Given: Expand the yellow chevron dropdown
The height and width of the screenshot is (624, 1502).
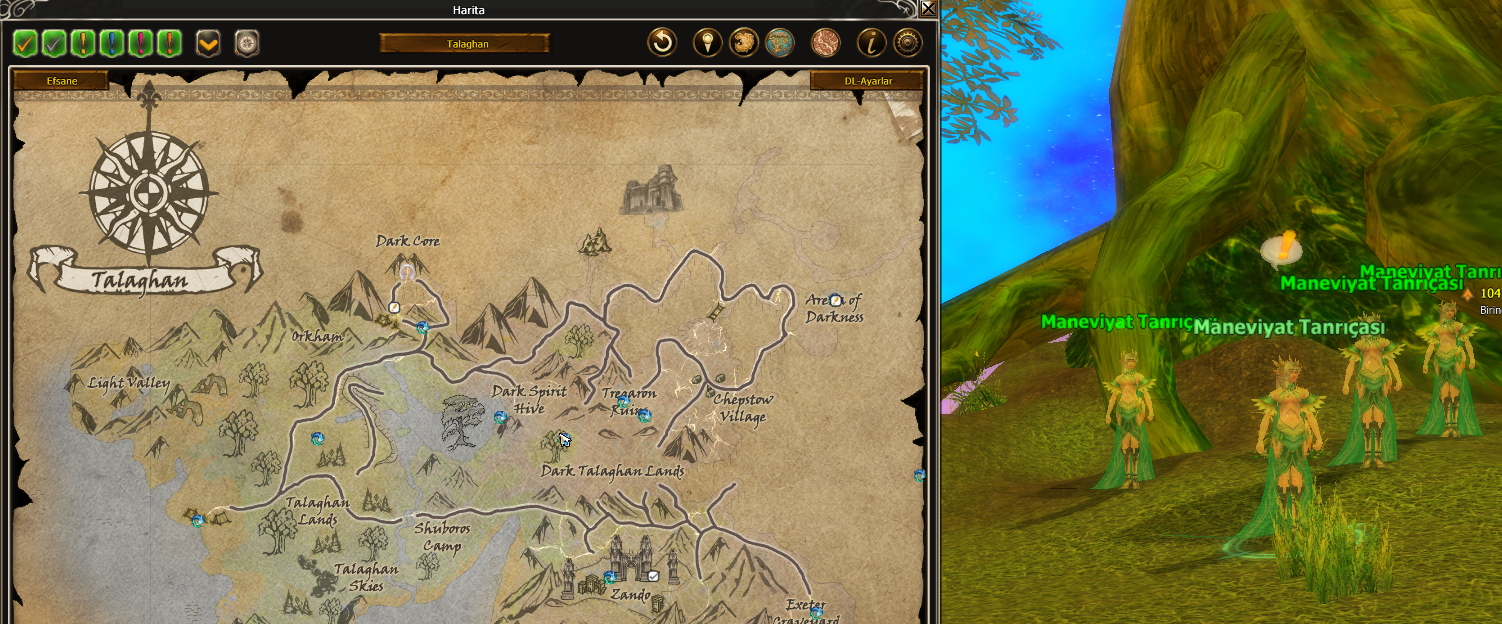Looking at the screenshot, I should pos(208,43).
